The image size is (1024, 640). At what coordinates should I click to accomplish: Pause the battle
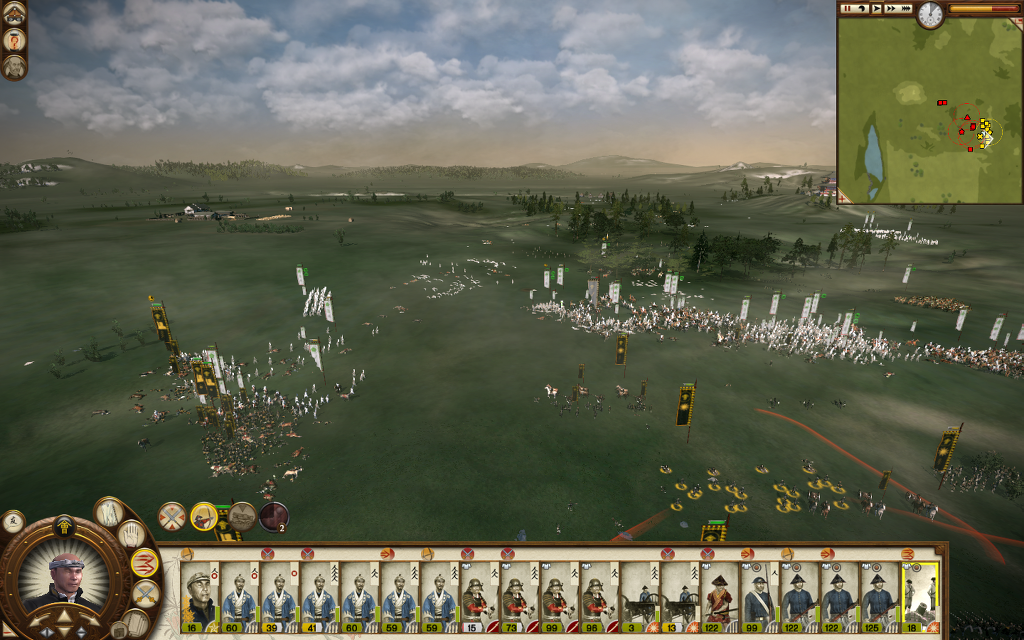(x=847, y=8)
